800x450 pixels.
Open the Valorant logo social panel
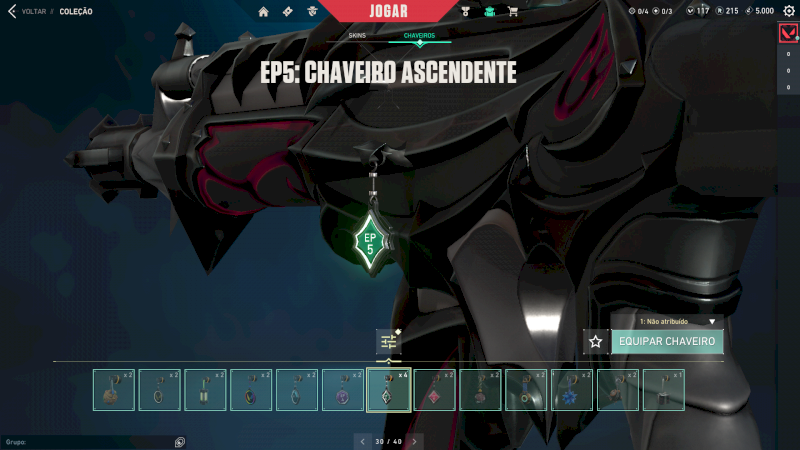(788, 34)
